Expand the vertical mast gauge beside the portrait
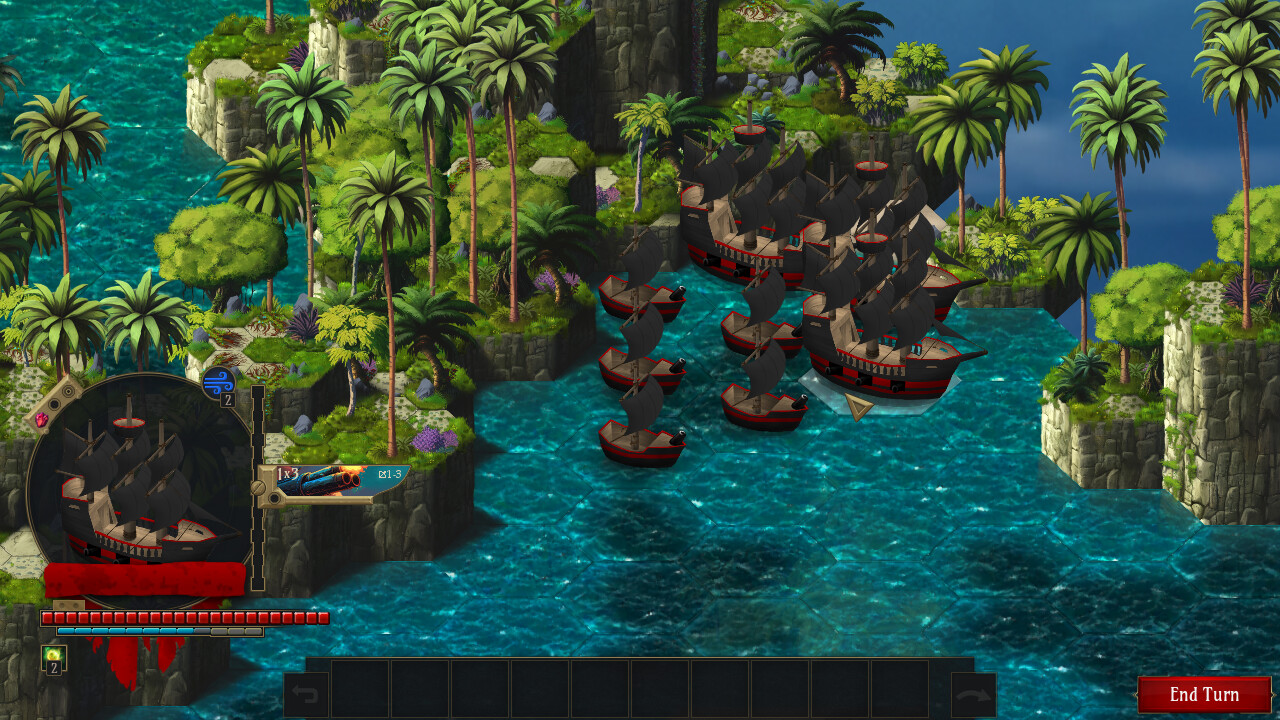 [257, 485]
